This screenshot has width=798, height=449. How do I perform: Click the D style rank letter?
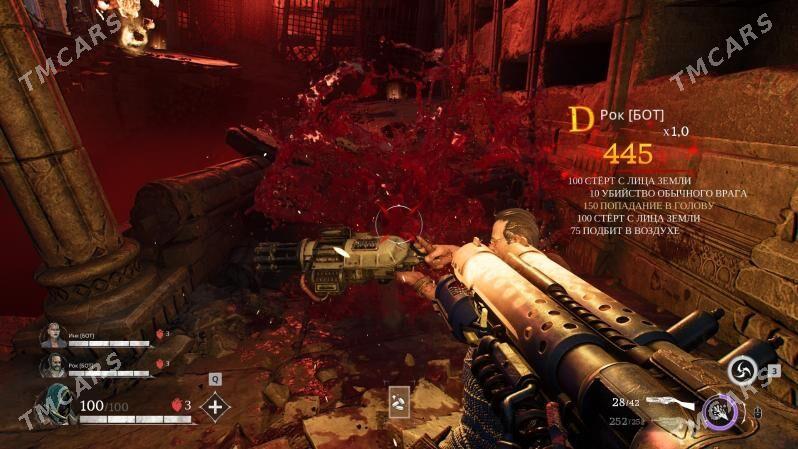click(581, 120)
